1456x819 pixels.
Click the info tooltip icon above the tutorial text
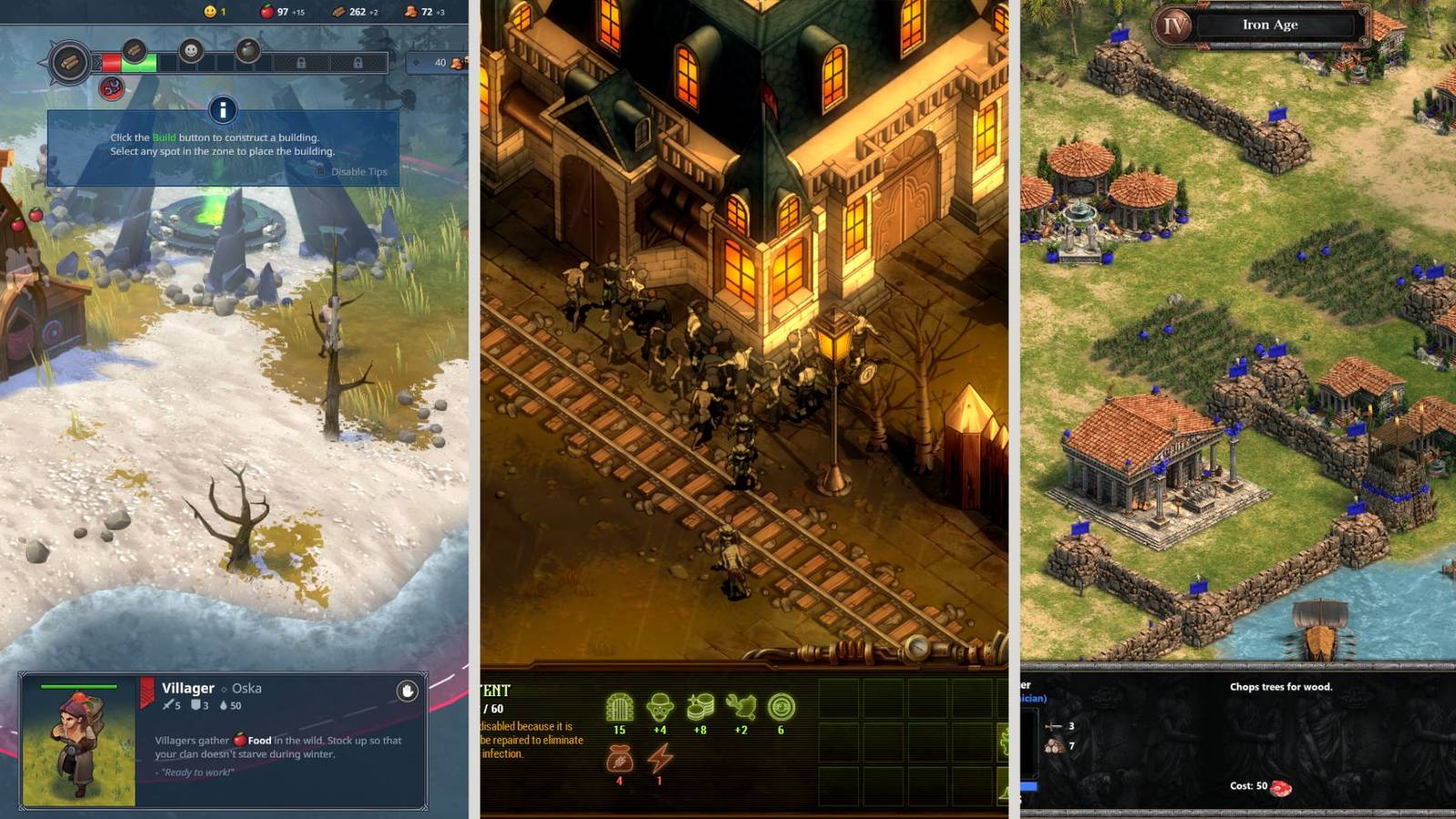coord(222,109)
